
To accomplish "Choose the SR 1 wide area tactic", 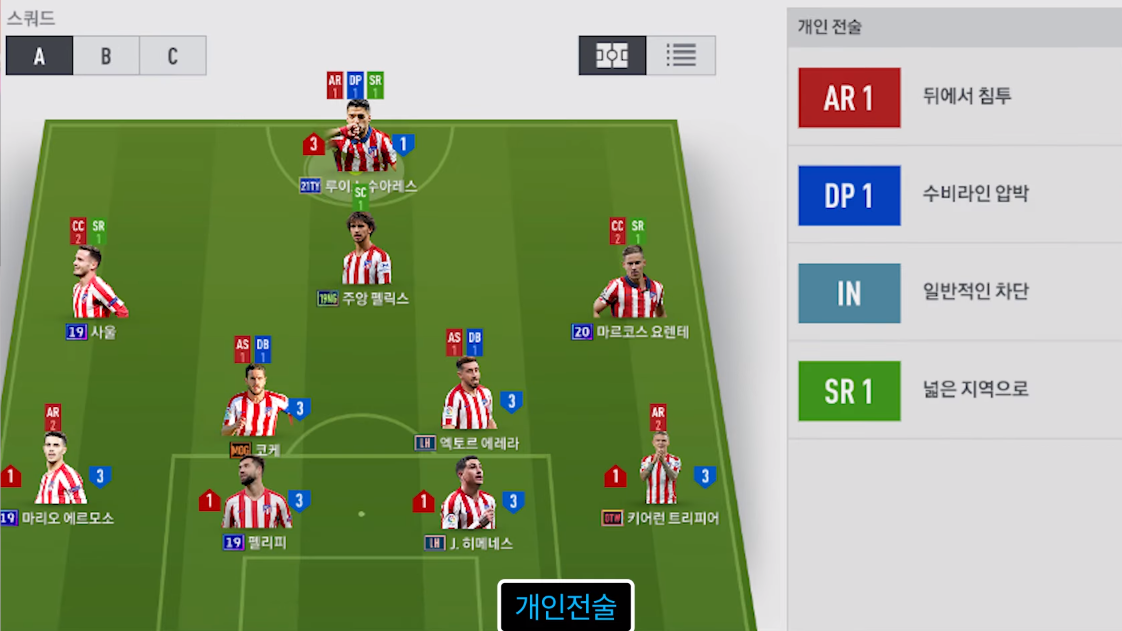I will pyautogui.click(x=849, y=391).
